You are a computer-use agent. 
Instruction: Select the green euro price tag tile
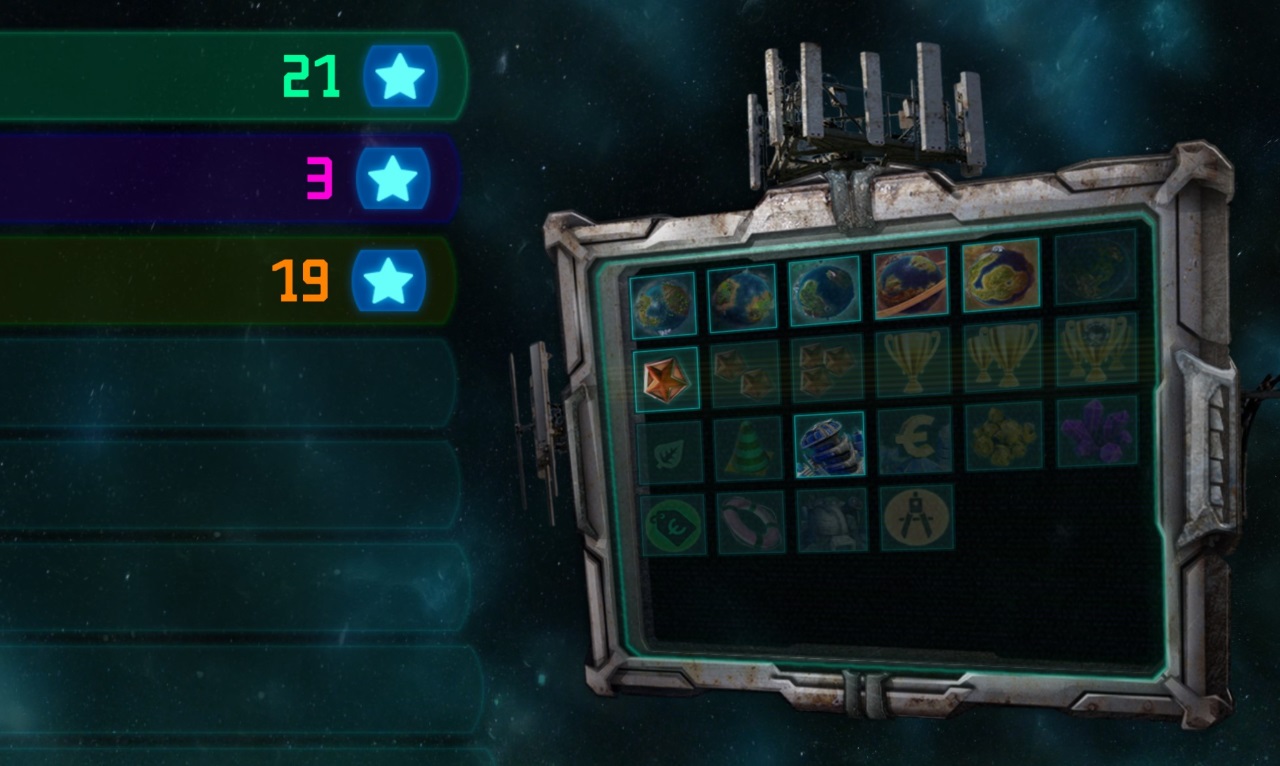(673, 524)
